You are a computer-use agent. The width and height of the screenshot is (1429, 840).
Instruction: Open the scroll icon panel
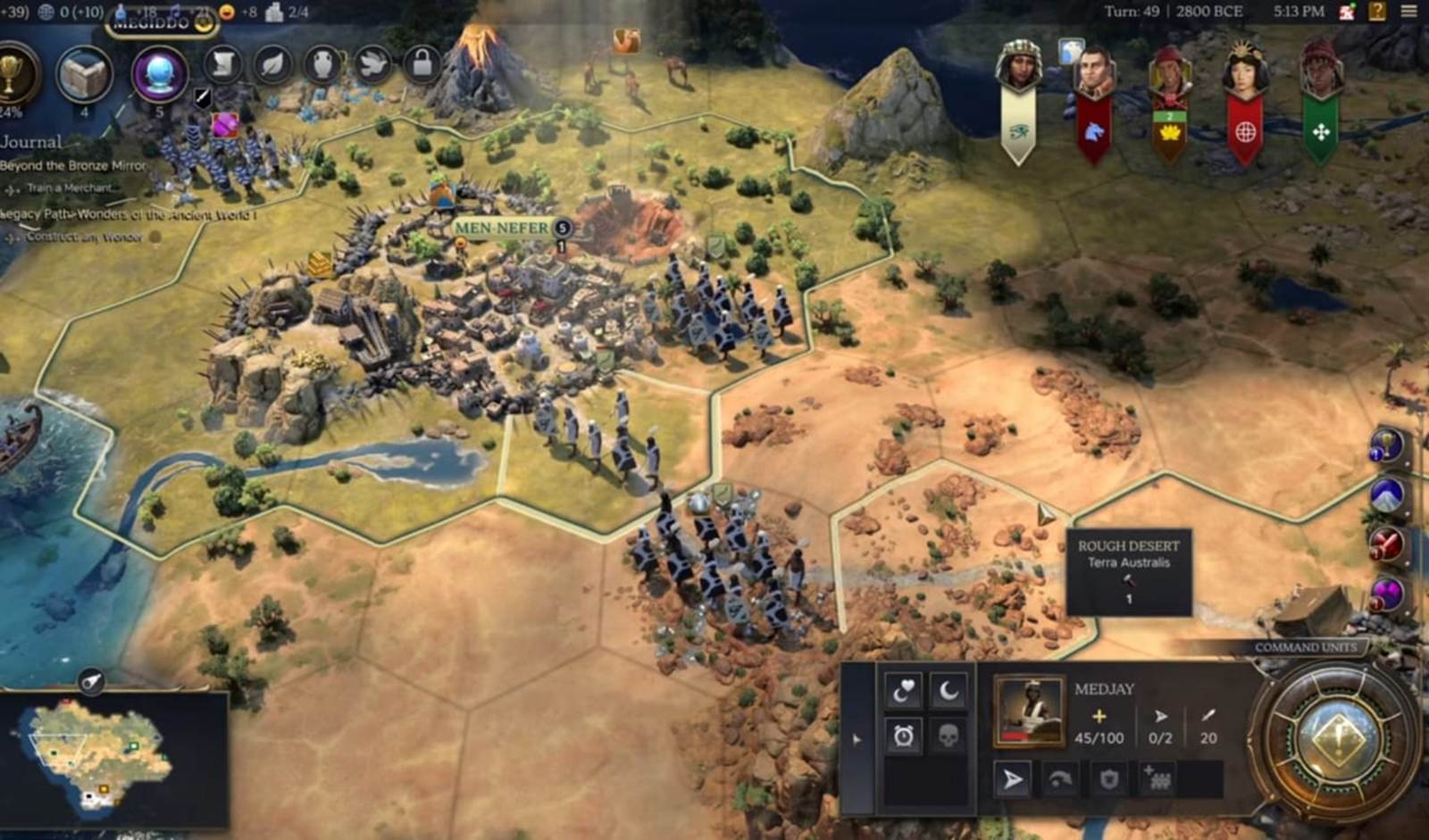pos(223,64)
